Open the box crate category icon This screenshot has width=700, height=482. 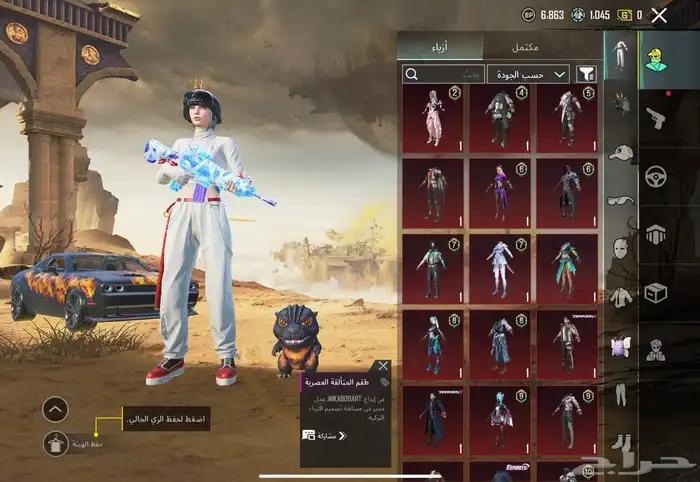tap(656, 293)
